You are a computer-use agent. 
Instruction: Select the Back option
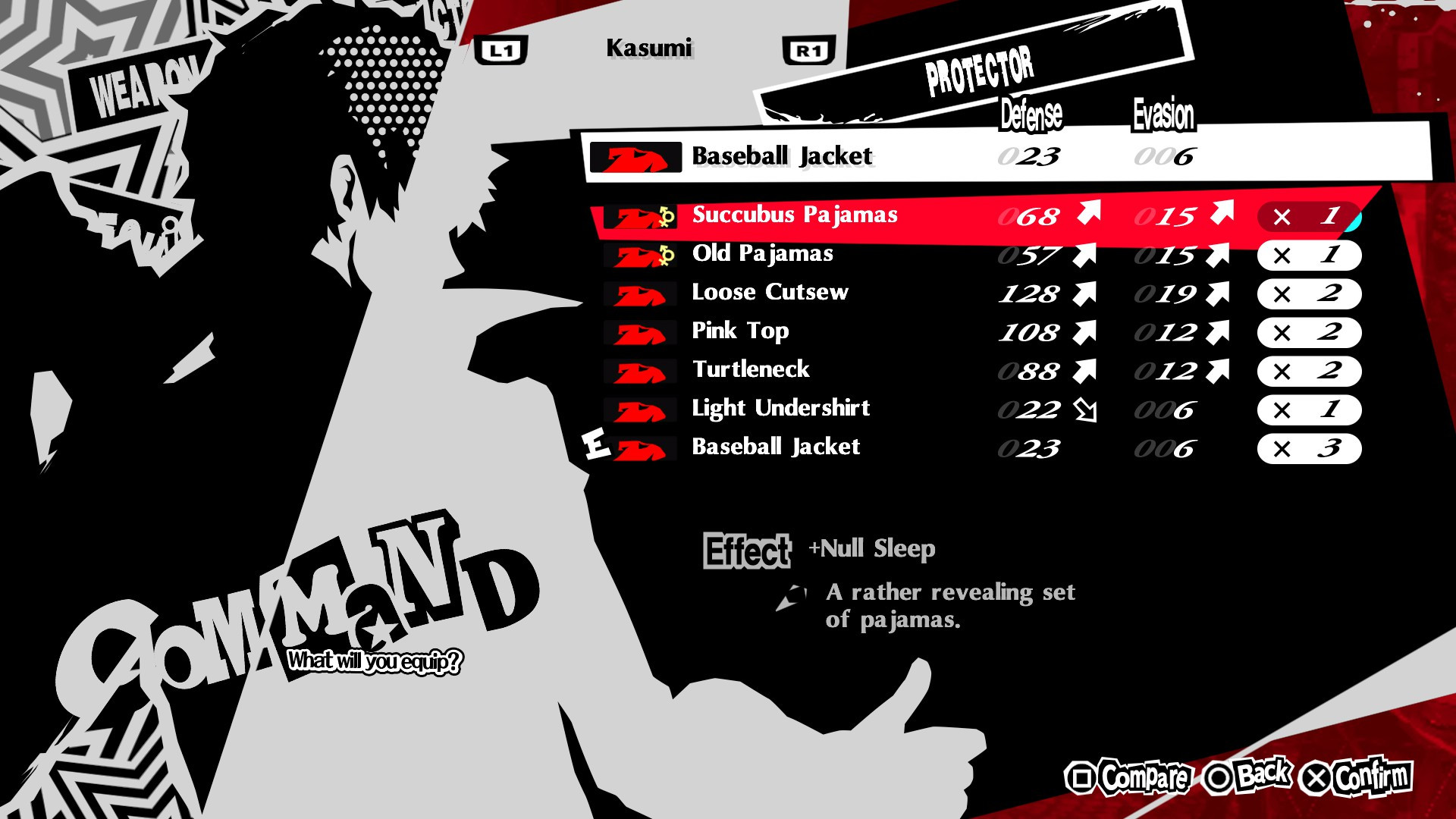[1247, 775]
